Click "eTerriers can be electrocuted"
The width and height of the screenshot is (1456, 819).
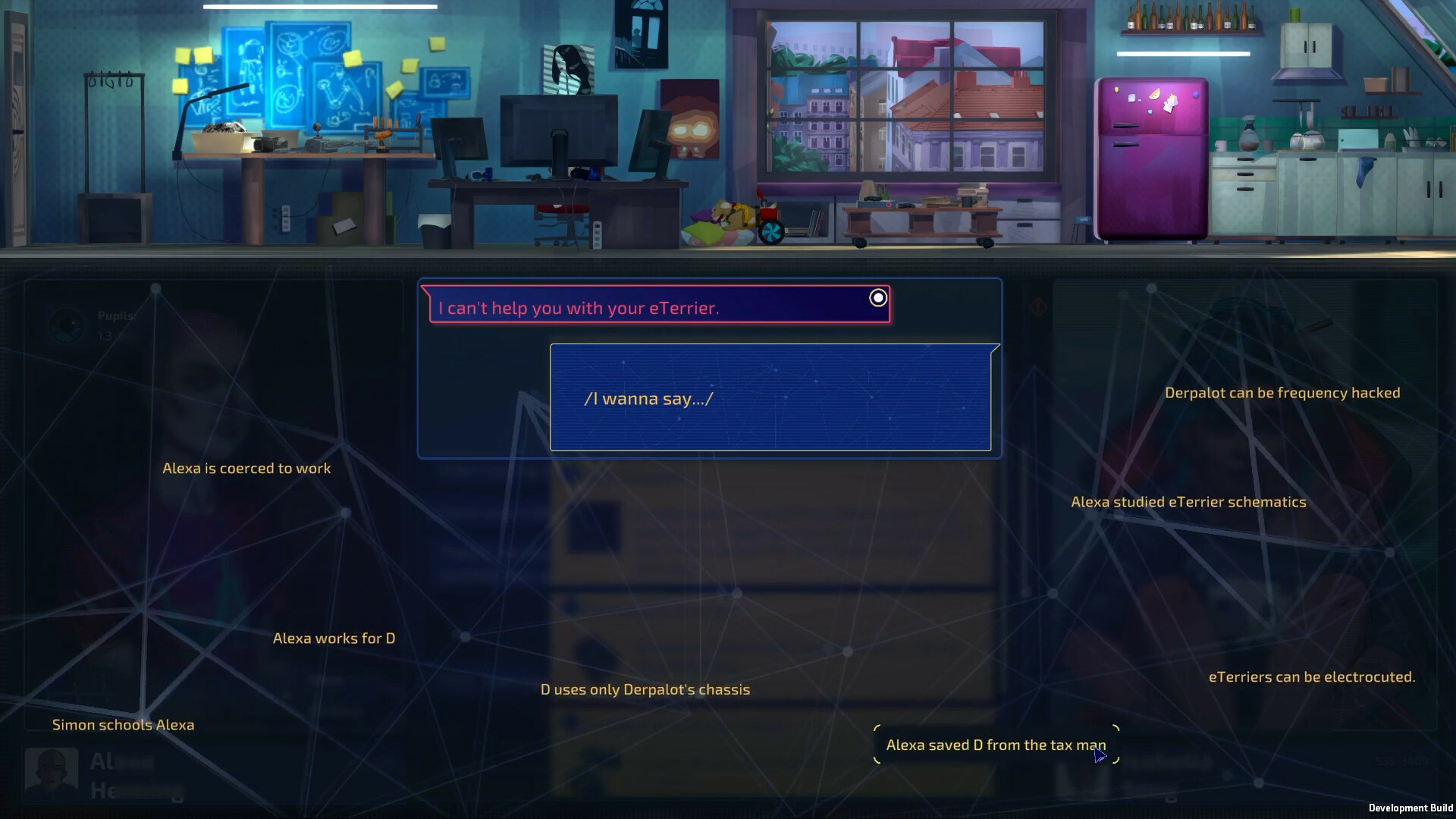click(1311, 676)
